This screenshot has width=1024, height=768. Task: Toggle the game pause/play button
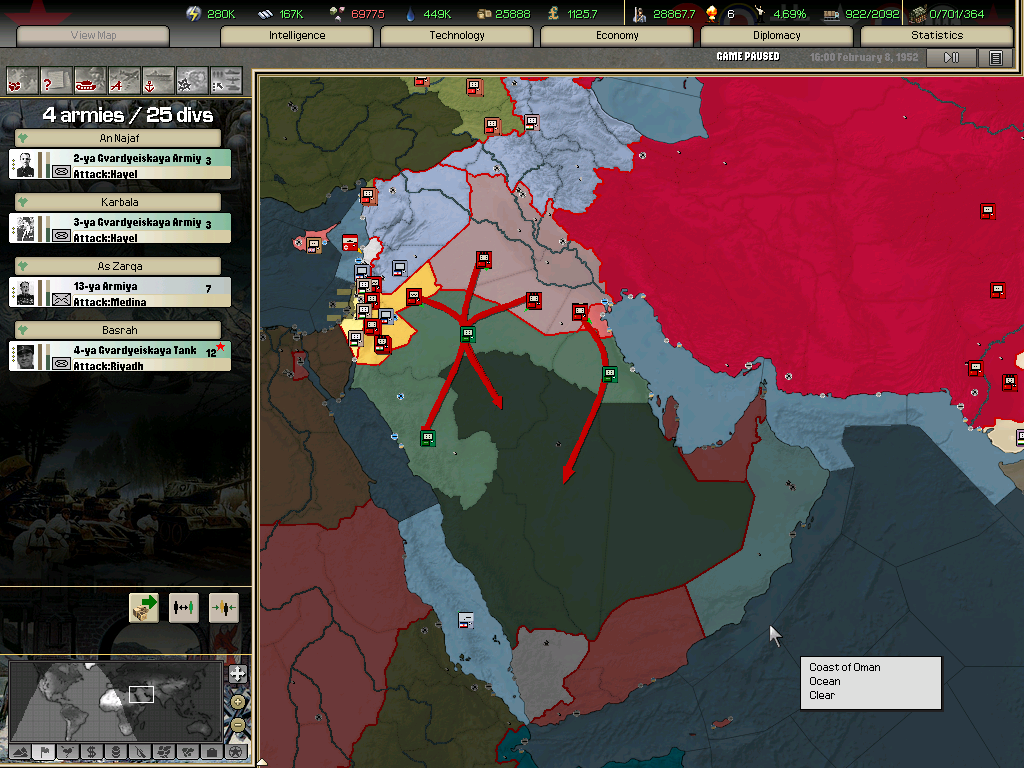point(951,58)
